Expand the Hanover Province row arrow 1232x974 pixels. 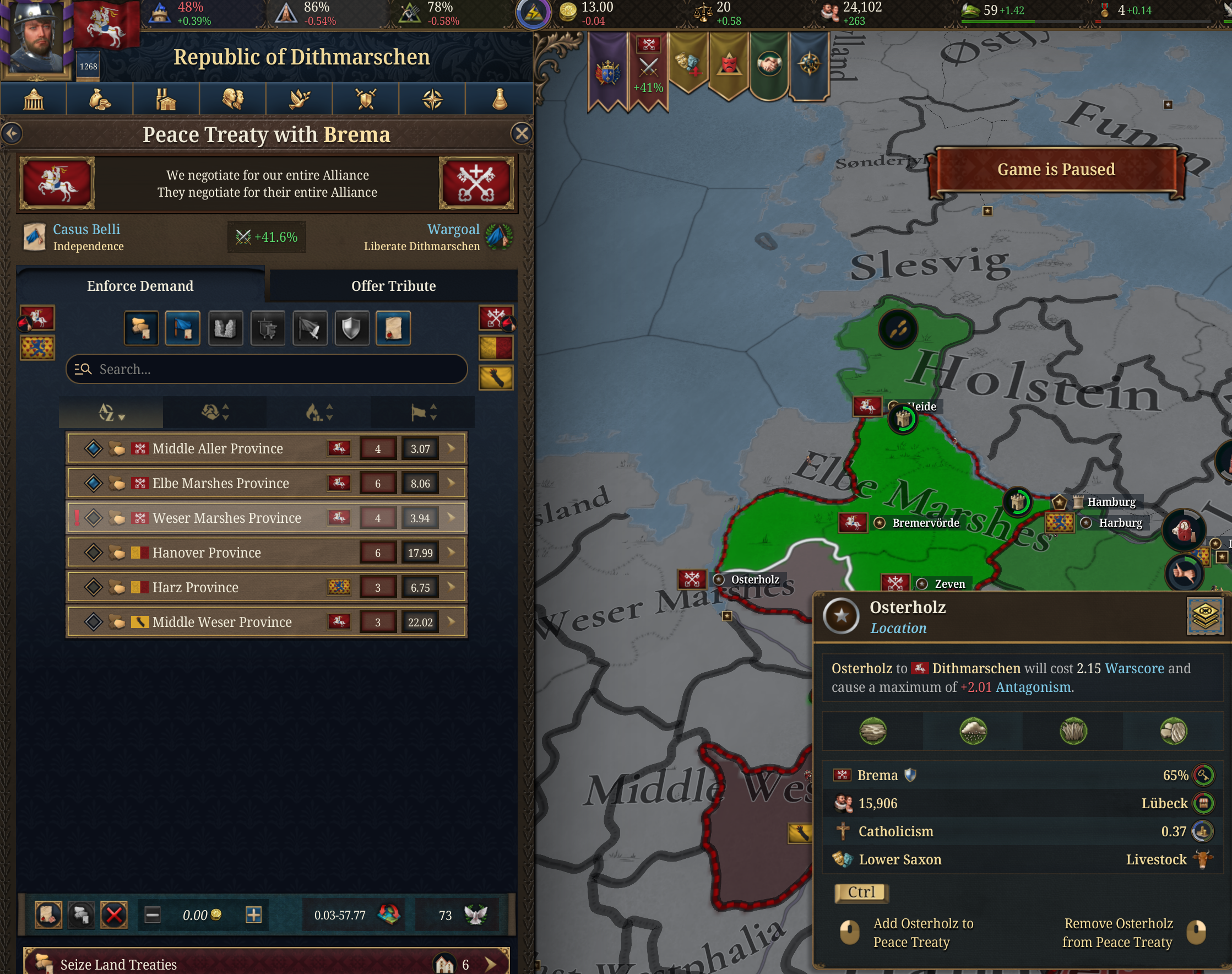click(x=451, y=552)
